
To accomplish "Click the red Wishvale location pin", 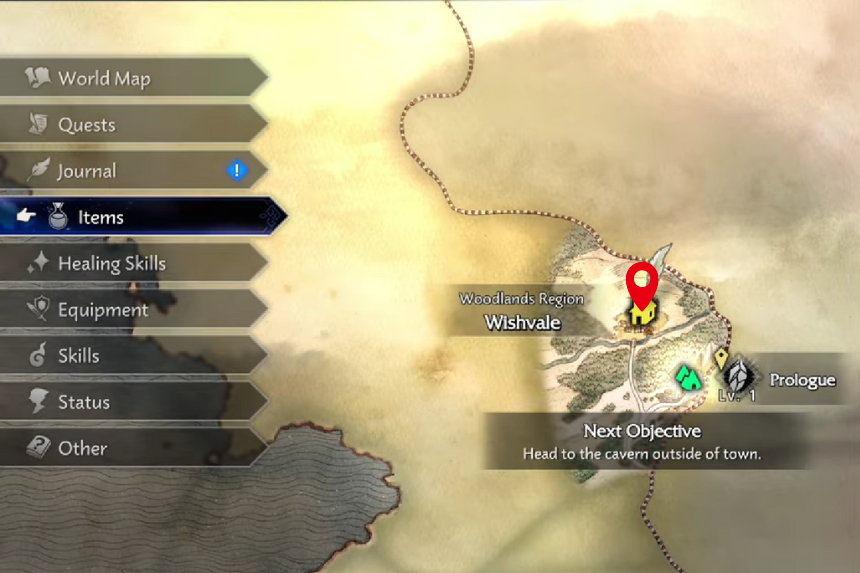I will pos(640,284).
